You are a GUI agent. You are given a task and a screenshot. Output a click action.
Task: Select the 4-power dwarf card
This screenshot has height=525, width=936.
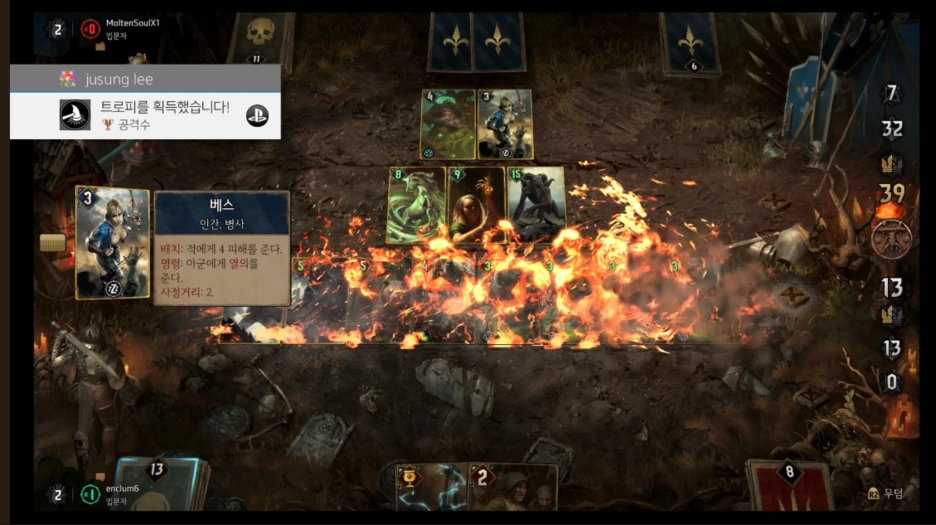point(447,125)
